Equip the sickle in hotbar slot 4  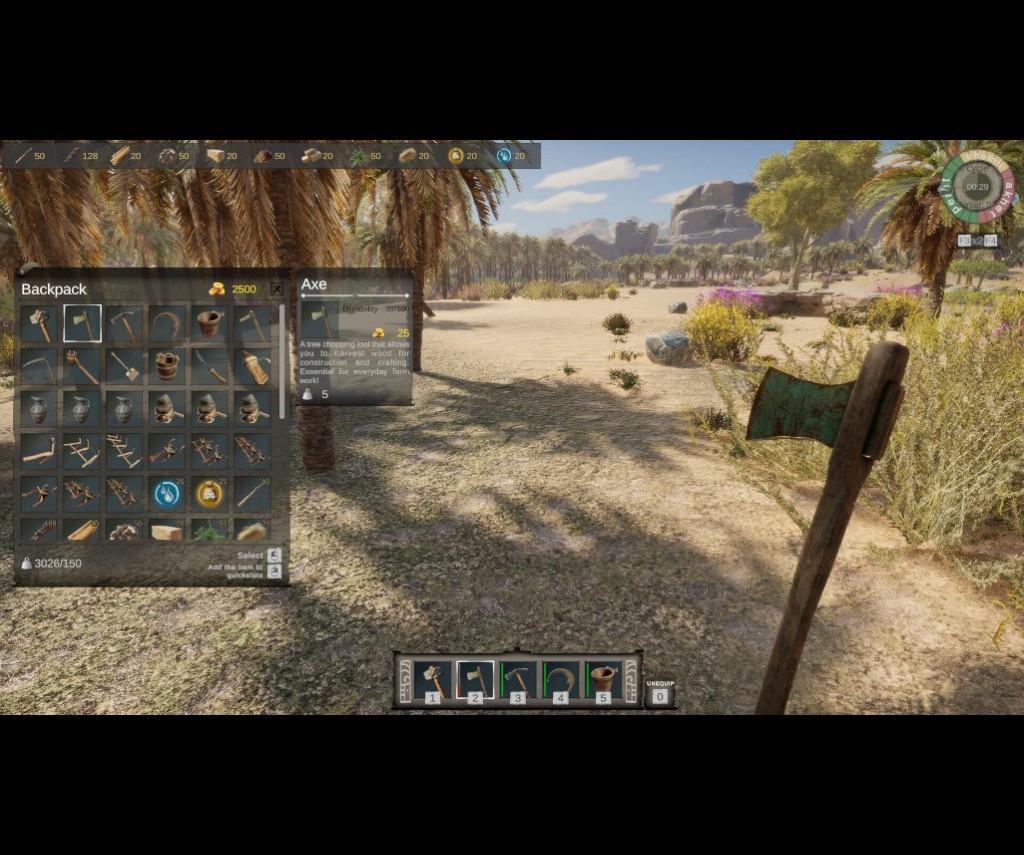point(560,680)
